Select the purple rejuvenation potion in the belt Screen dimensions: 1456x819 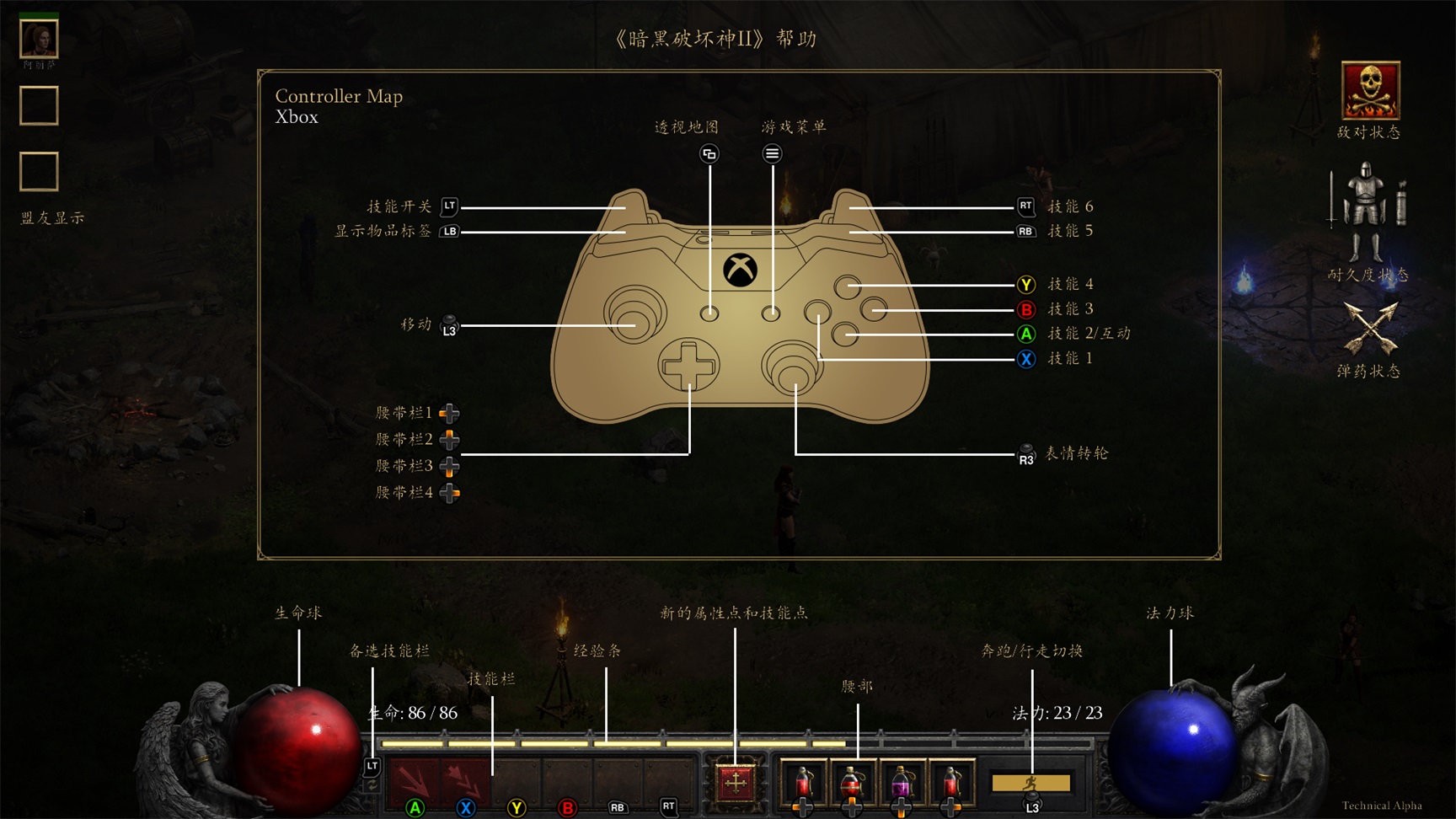902,784
